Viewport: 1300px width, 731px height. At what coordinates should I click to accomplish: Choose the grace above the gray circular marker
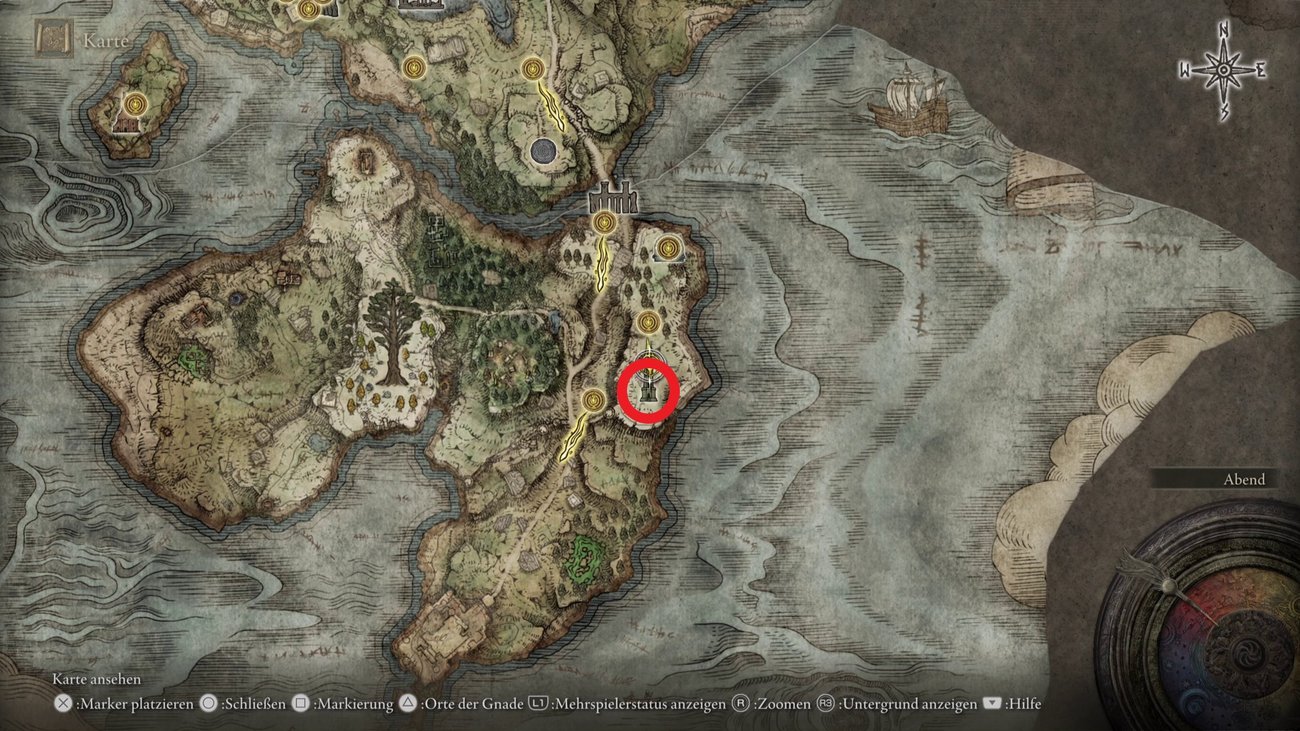coord(533,68)
